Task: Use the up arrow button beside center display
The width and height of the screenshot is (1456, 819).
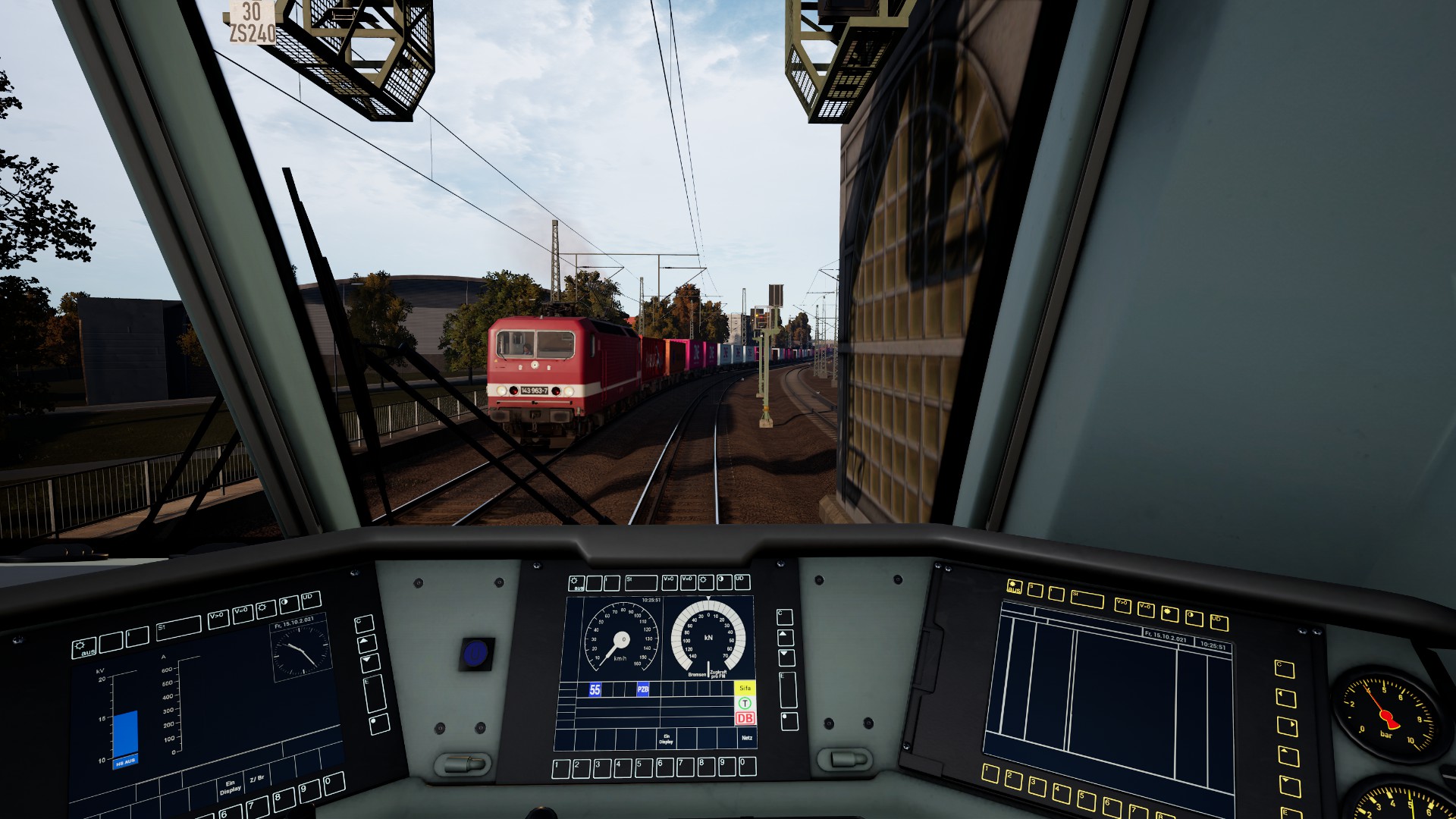Action: (786, 637)
